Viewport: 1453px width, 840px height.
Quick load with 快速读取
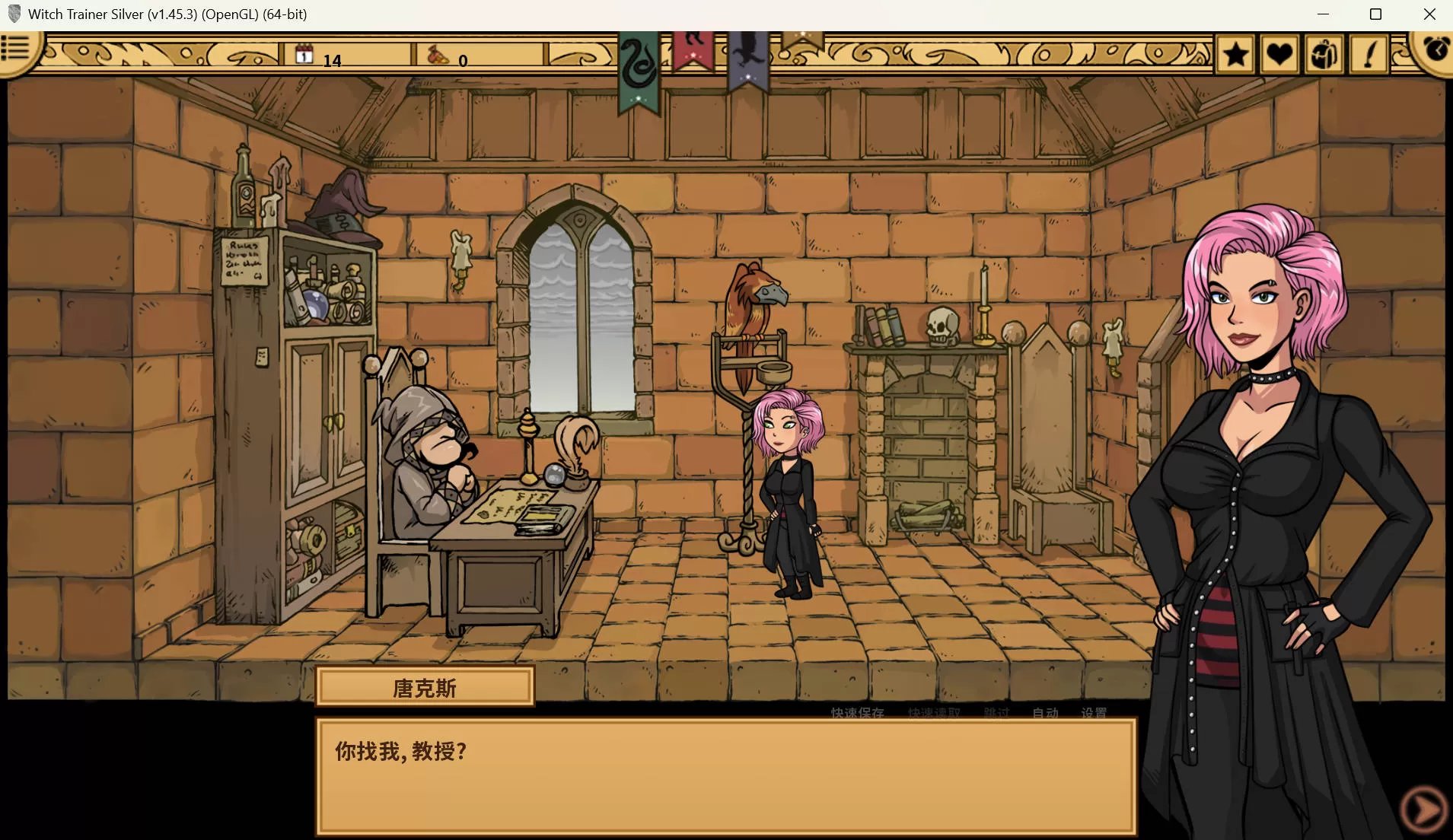934,713
